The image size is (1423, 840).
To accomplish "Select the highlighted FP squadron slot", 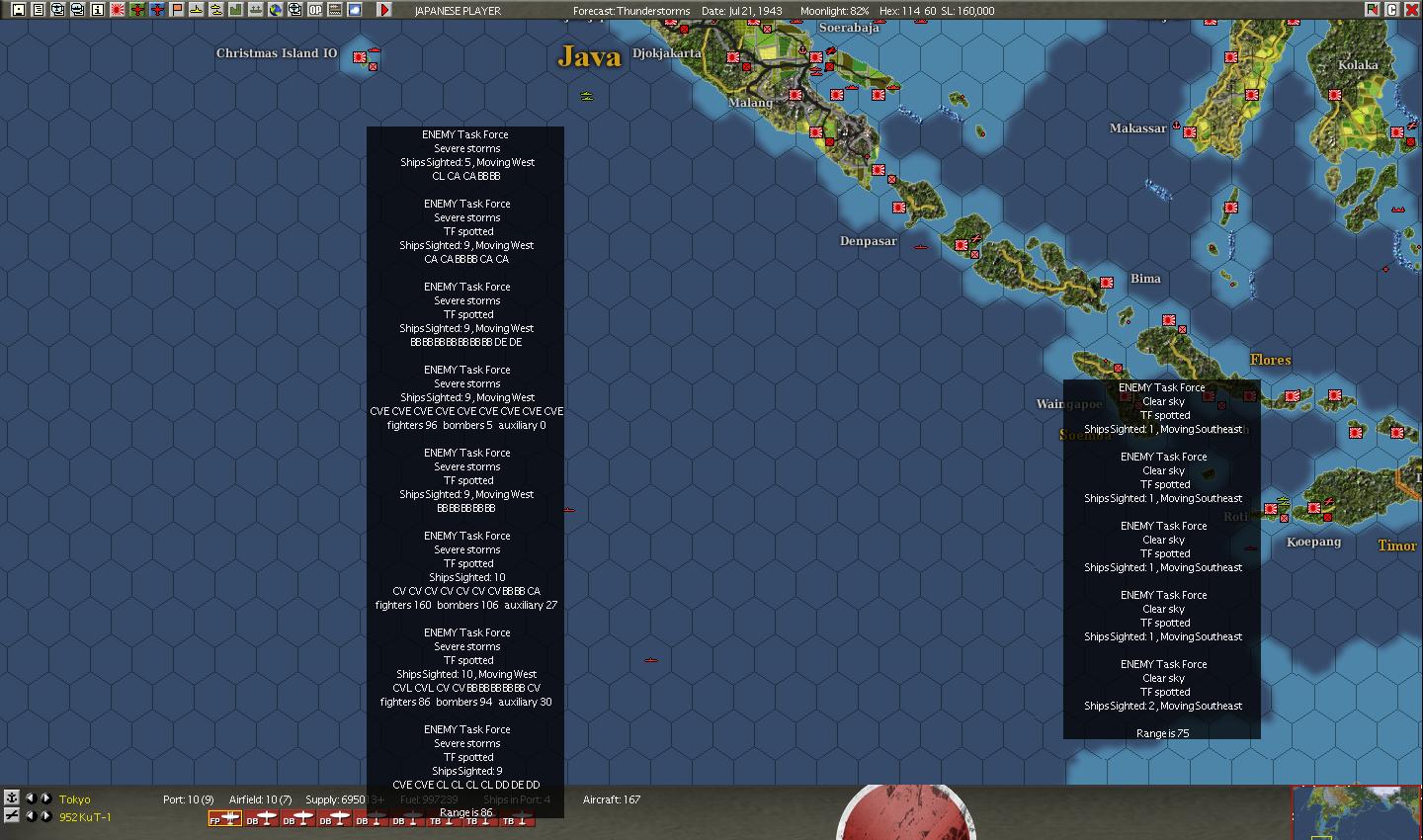I will pyautogui.click(x=224, y=818).
